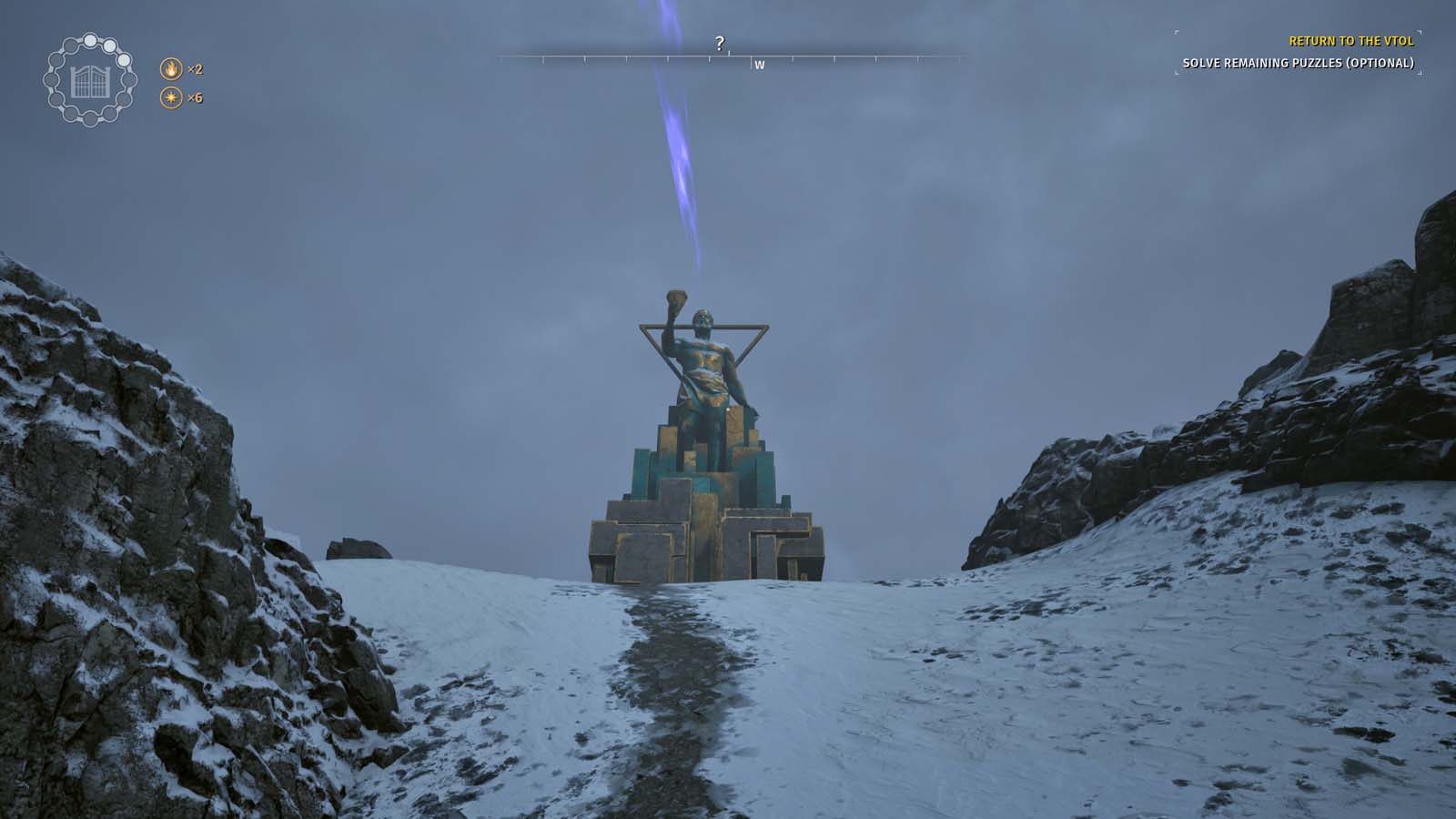Click the "W" cardinal marker on the compass
1456x819 pixels.
760,66
